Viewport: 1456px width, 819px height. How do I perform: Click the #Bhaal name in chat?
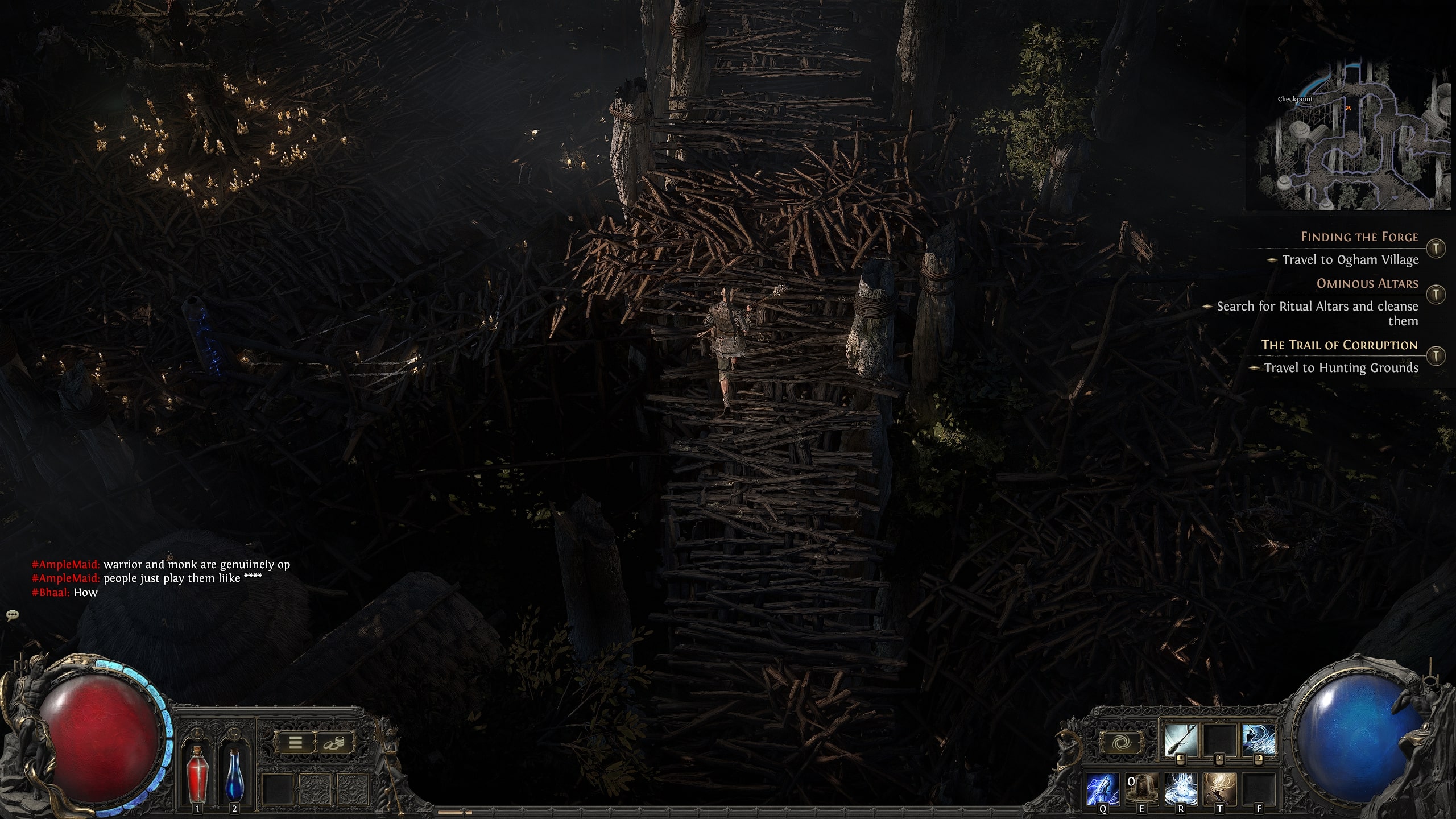pos(51,593)
